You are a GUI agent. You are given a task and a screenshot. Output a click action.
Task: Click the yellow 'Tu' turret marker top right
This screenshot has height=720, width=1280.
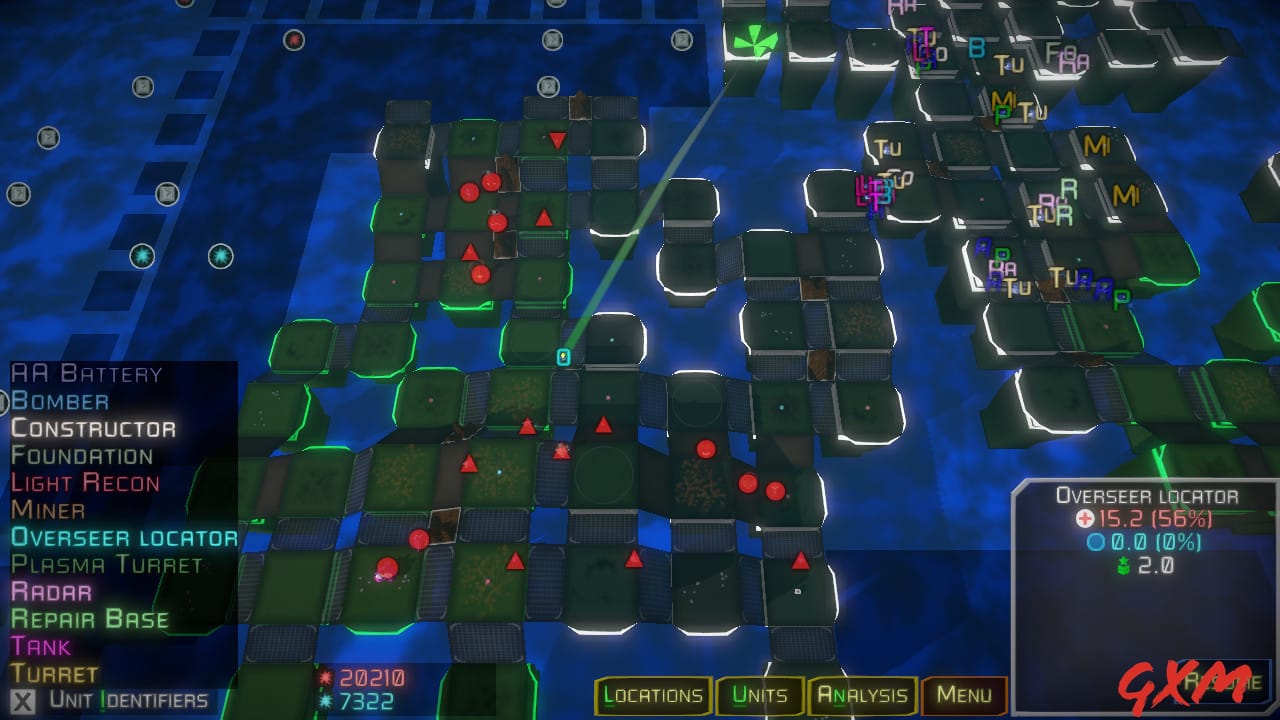1010,65
